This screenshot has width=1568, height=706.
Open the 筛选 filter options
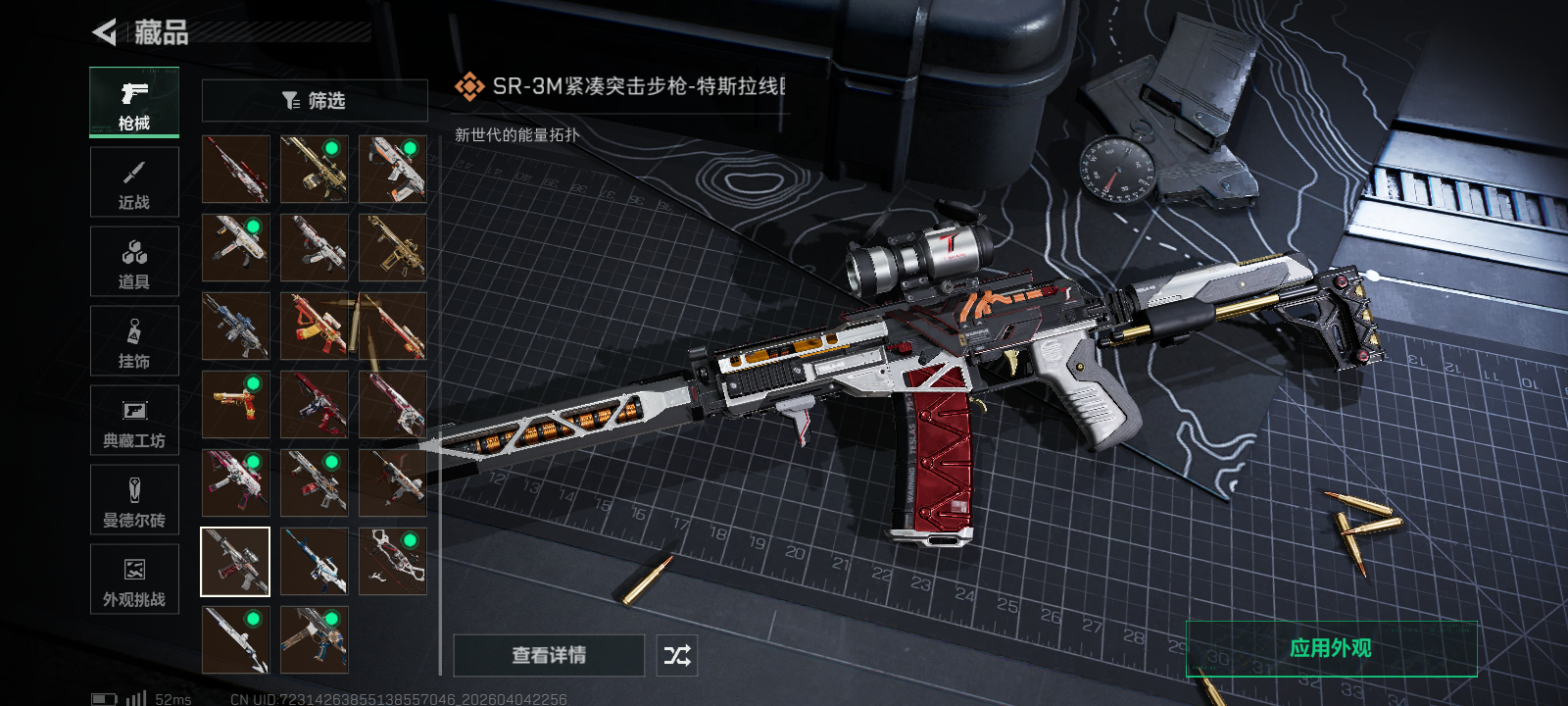[x=315, y=101]
